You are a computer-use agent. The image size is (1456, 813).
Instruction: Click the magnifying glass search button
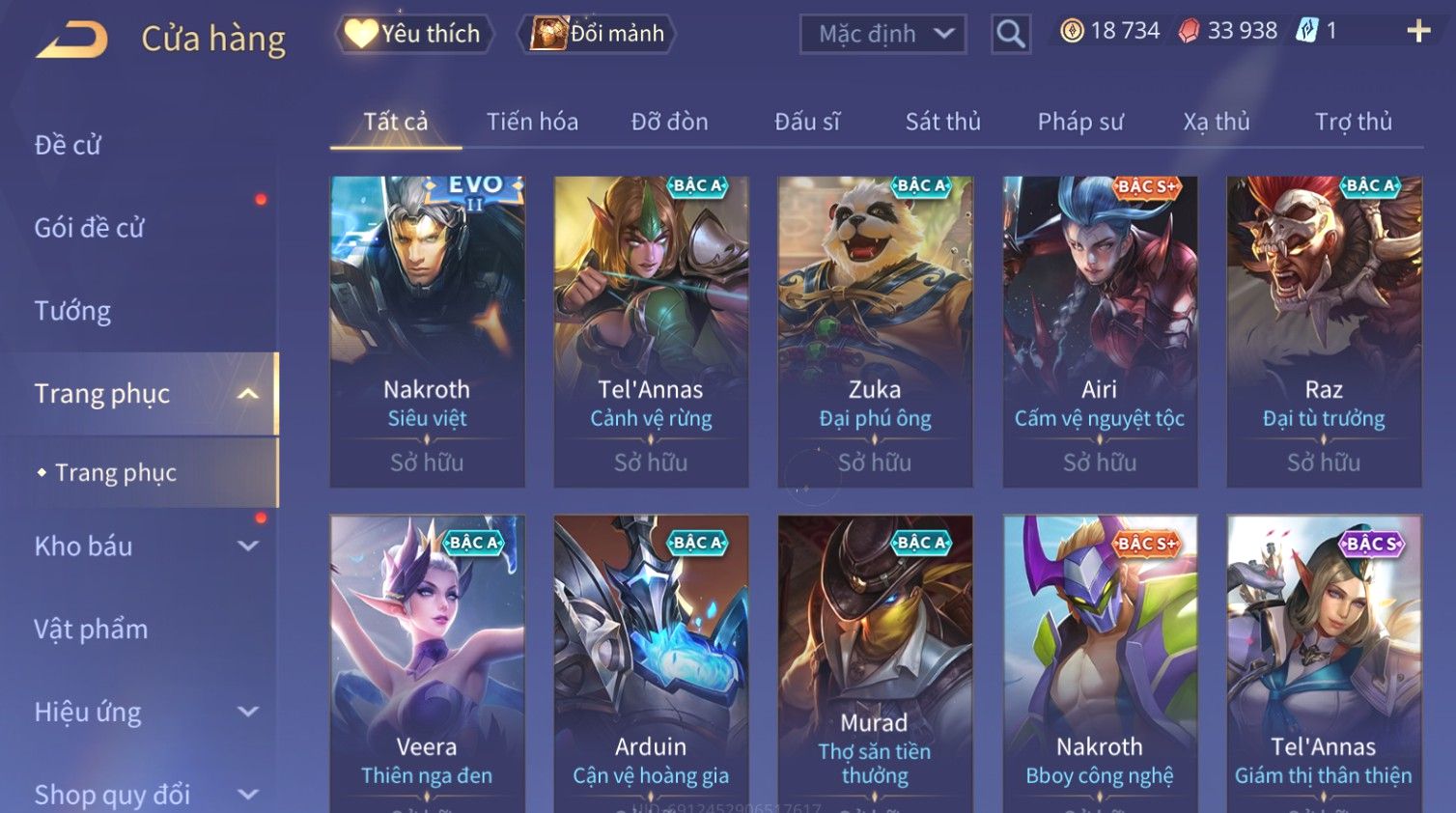(1011, 35)
